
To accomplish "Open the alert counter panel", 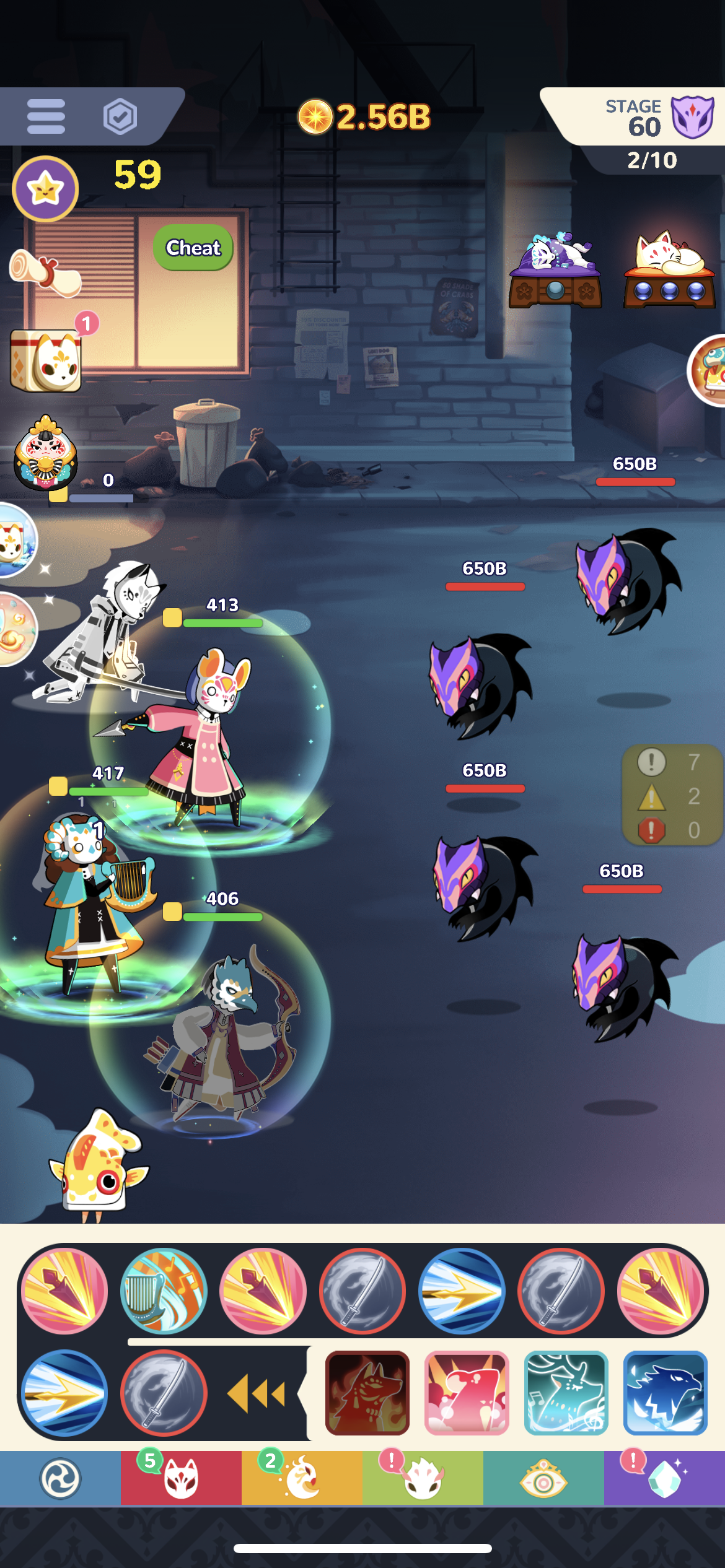I will click(x=672, y=795).
